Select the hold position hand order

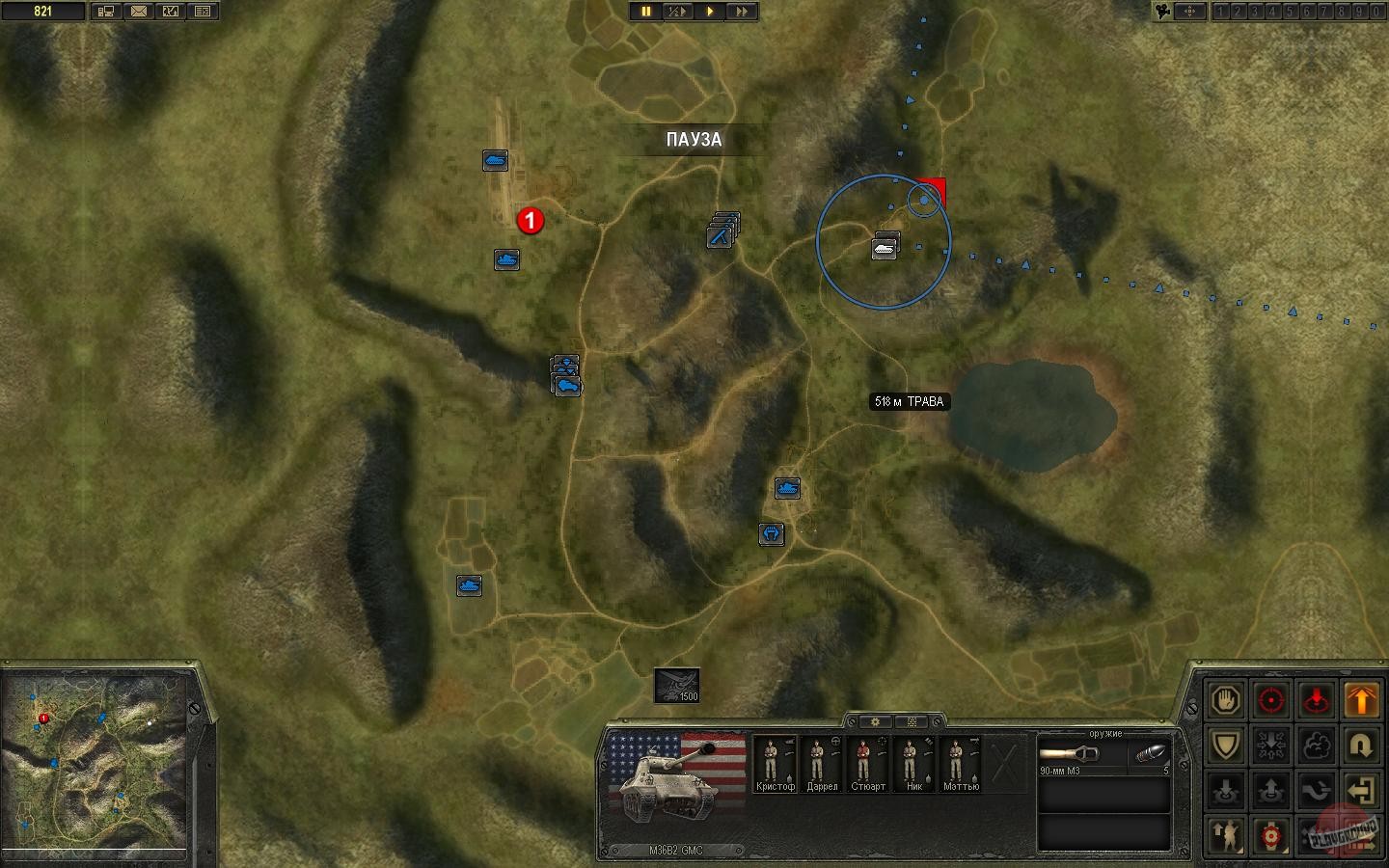1226,700
